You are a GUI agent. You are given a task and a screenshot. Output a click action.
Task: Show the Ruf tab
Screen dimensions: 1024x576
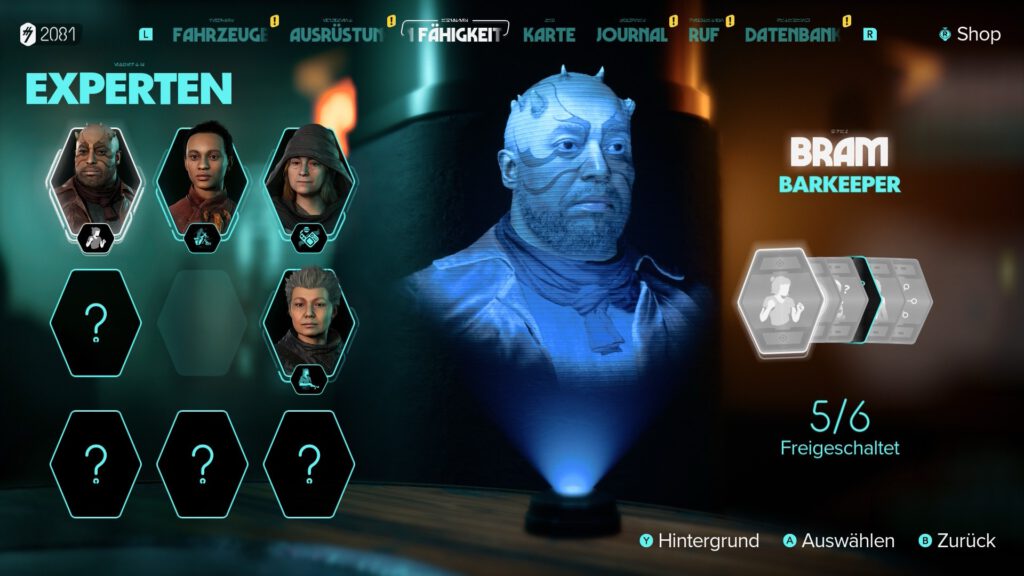pos(704,35)
